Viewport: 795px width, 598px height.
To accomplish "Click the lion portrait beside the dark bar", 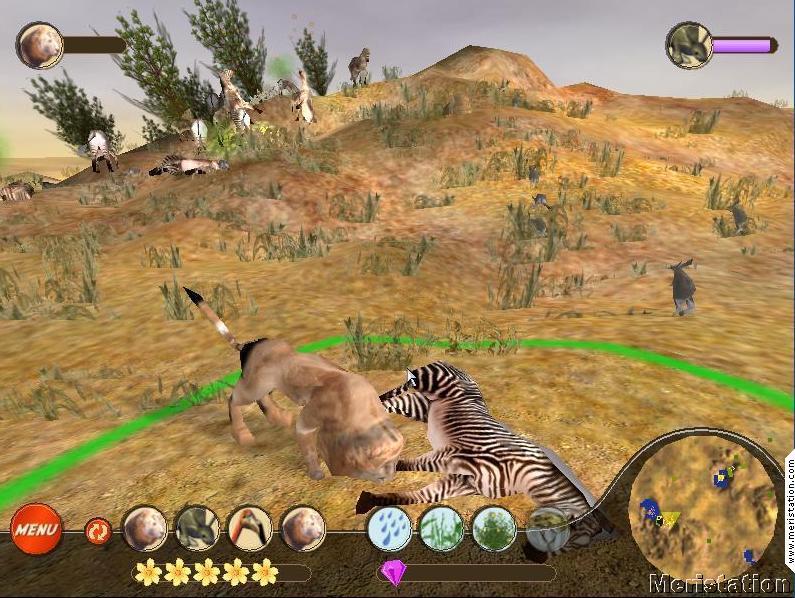I will click(x=40, y=45).
